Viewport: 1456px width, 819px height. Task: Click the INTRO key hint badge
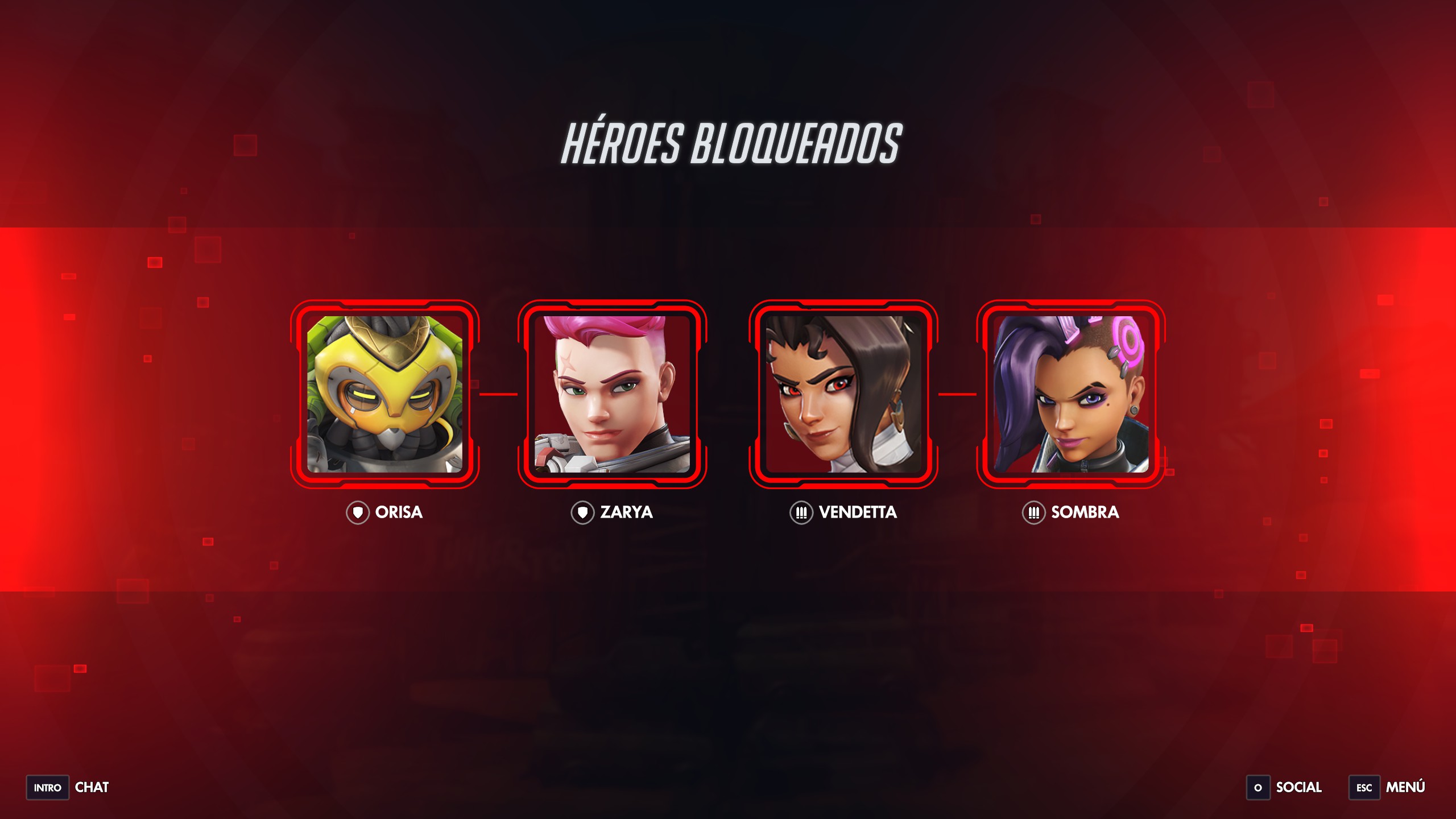pyautogui.click(x=47, y=788)
